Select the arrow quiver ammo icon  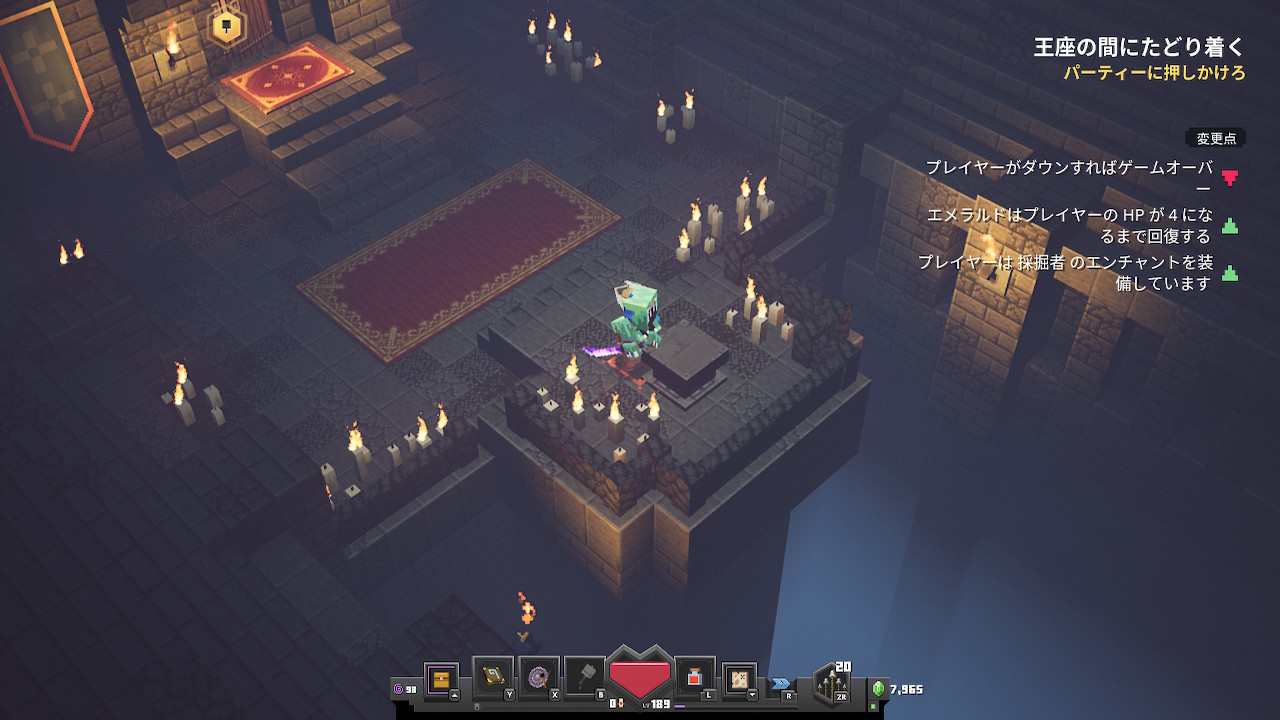[x=831, y=684]
